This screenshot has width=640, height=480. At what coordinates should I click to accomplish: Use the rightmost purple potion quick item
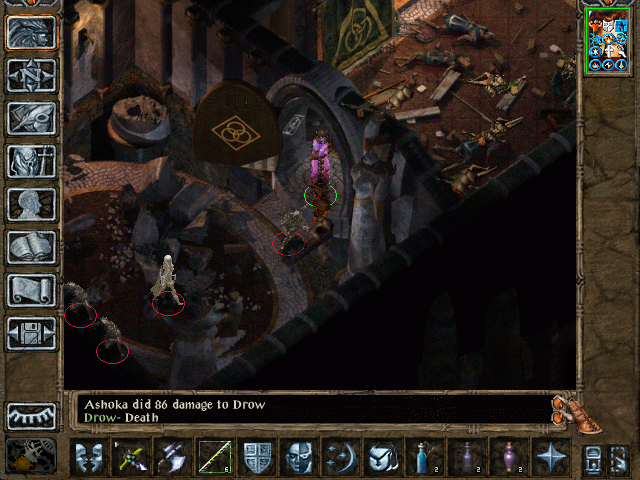[x=509, y=458]
